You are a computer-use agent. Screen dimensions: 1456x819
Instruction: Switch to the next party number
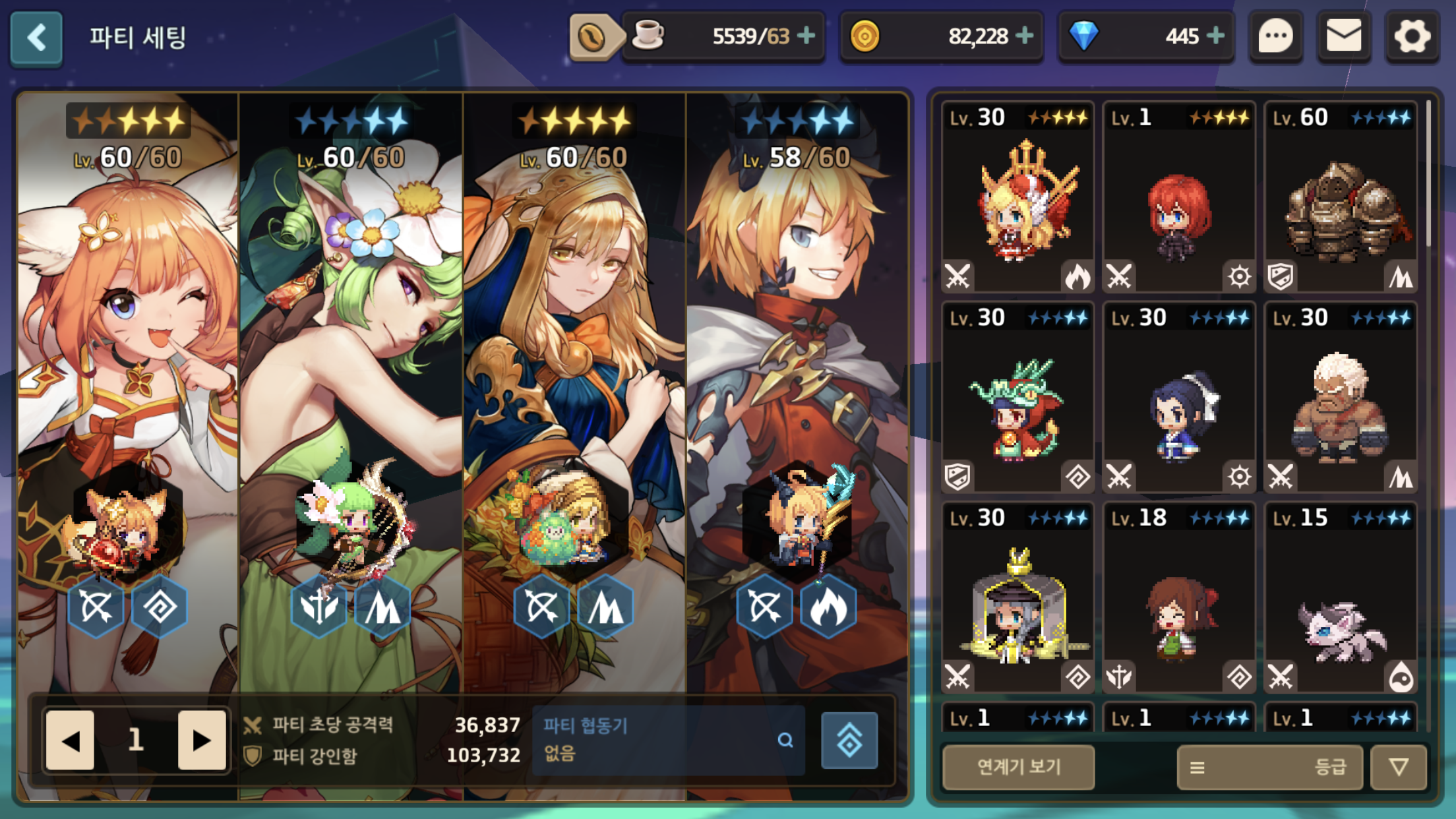coord(201,740)
